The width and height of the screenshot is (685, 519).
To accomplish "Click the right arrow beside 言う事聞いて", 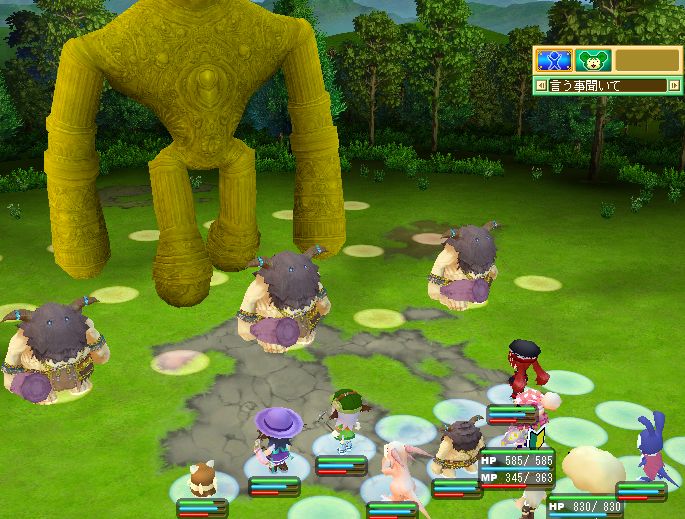I will pyautogui.click(x=674, y=86).
